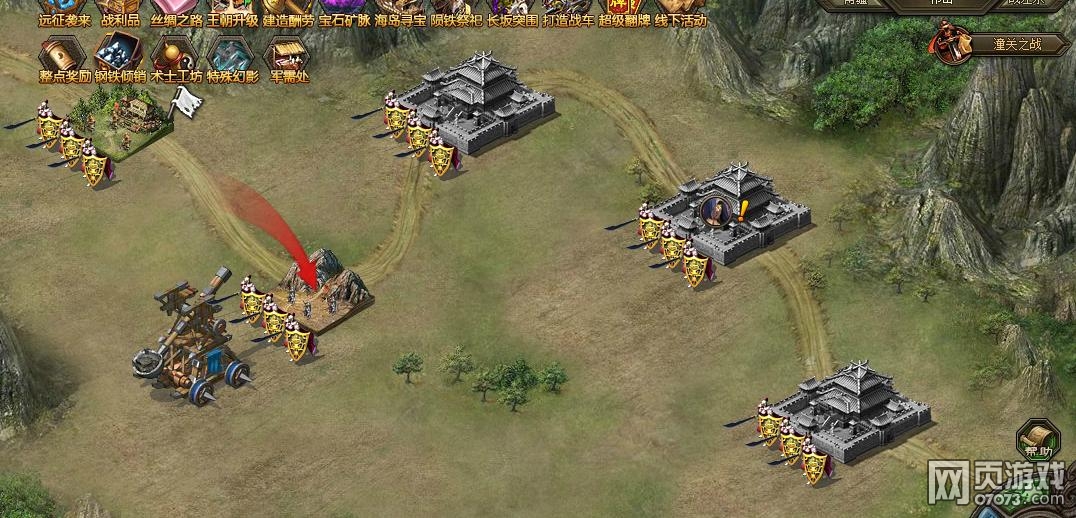Open the 战利品 loot menu

pyautogui.click(x=120, y=10)
